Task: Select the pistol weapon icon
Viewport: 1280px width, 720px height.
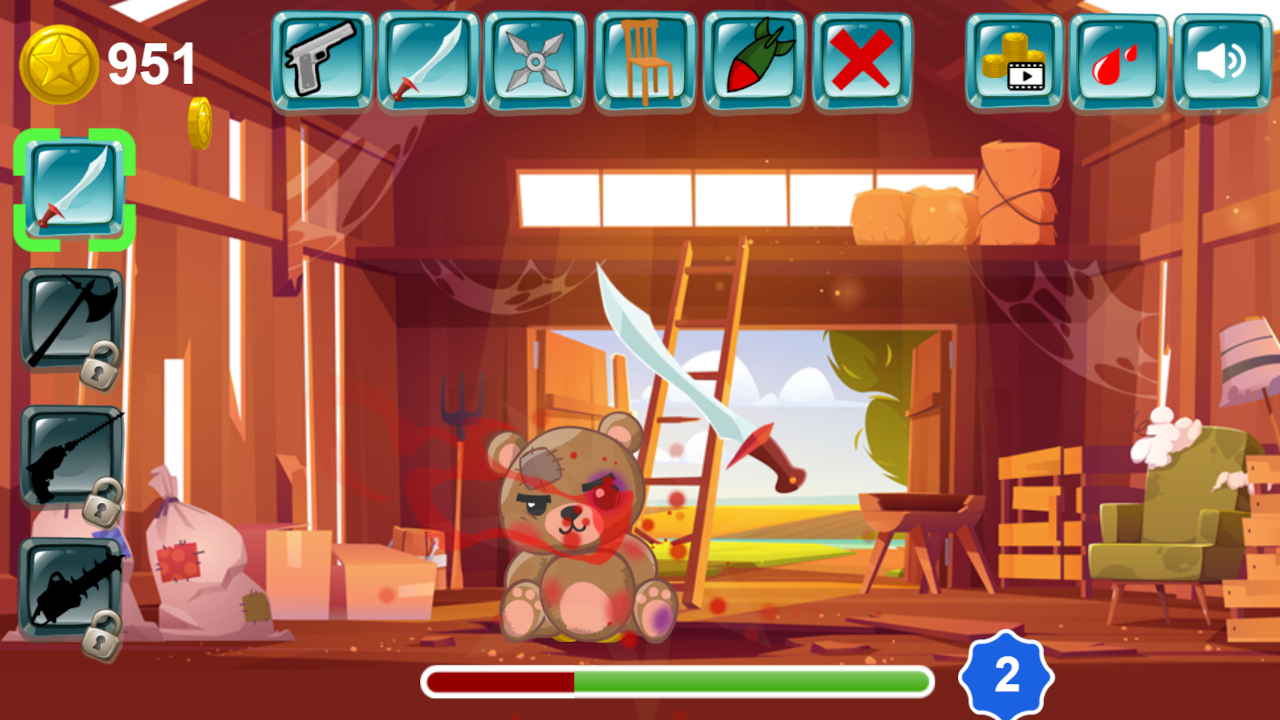Action: (x=319, y=58)
